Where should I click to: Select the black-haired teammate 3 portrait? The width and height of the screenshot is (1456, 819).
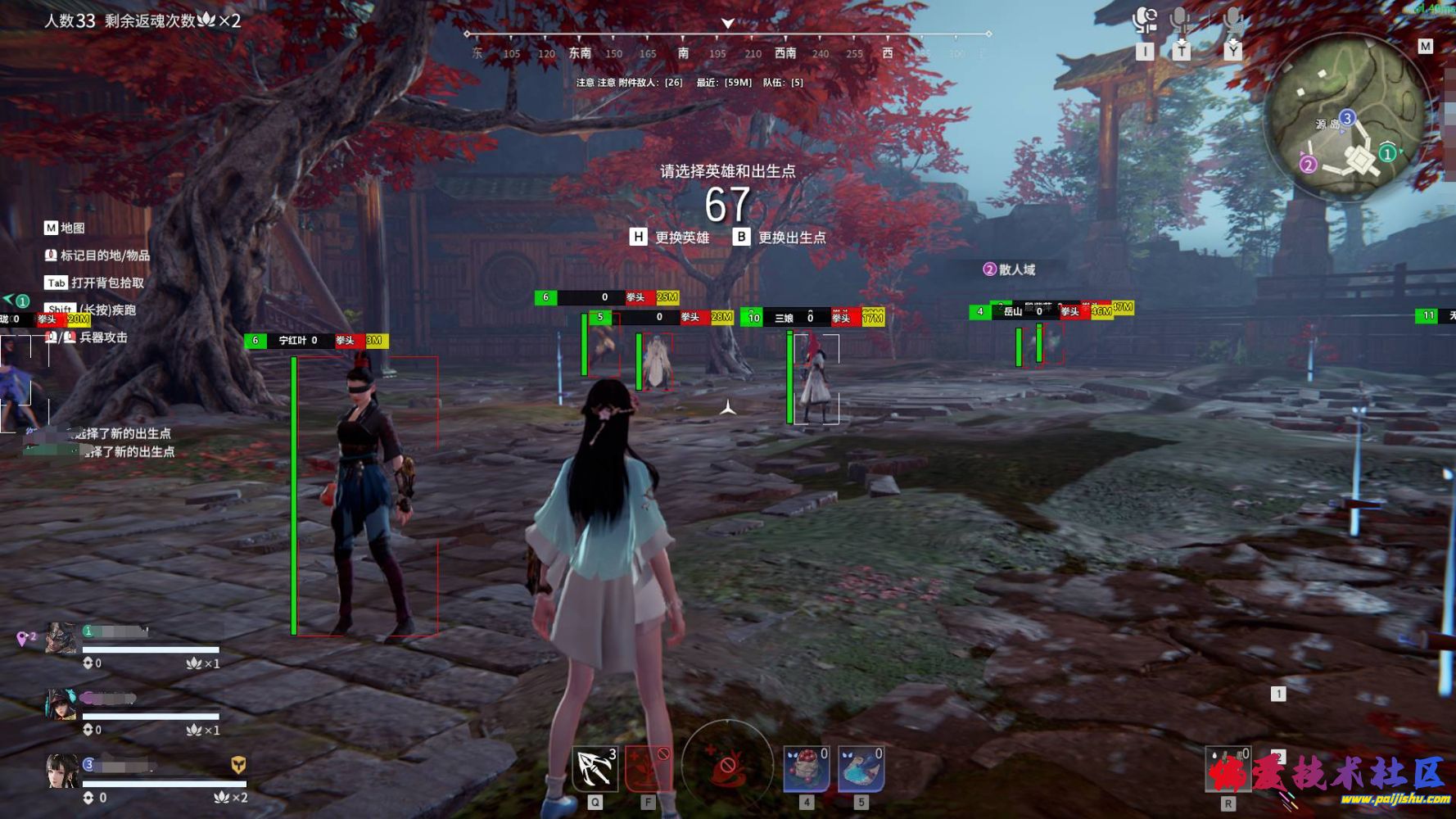coord(62,771)
